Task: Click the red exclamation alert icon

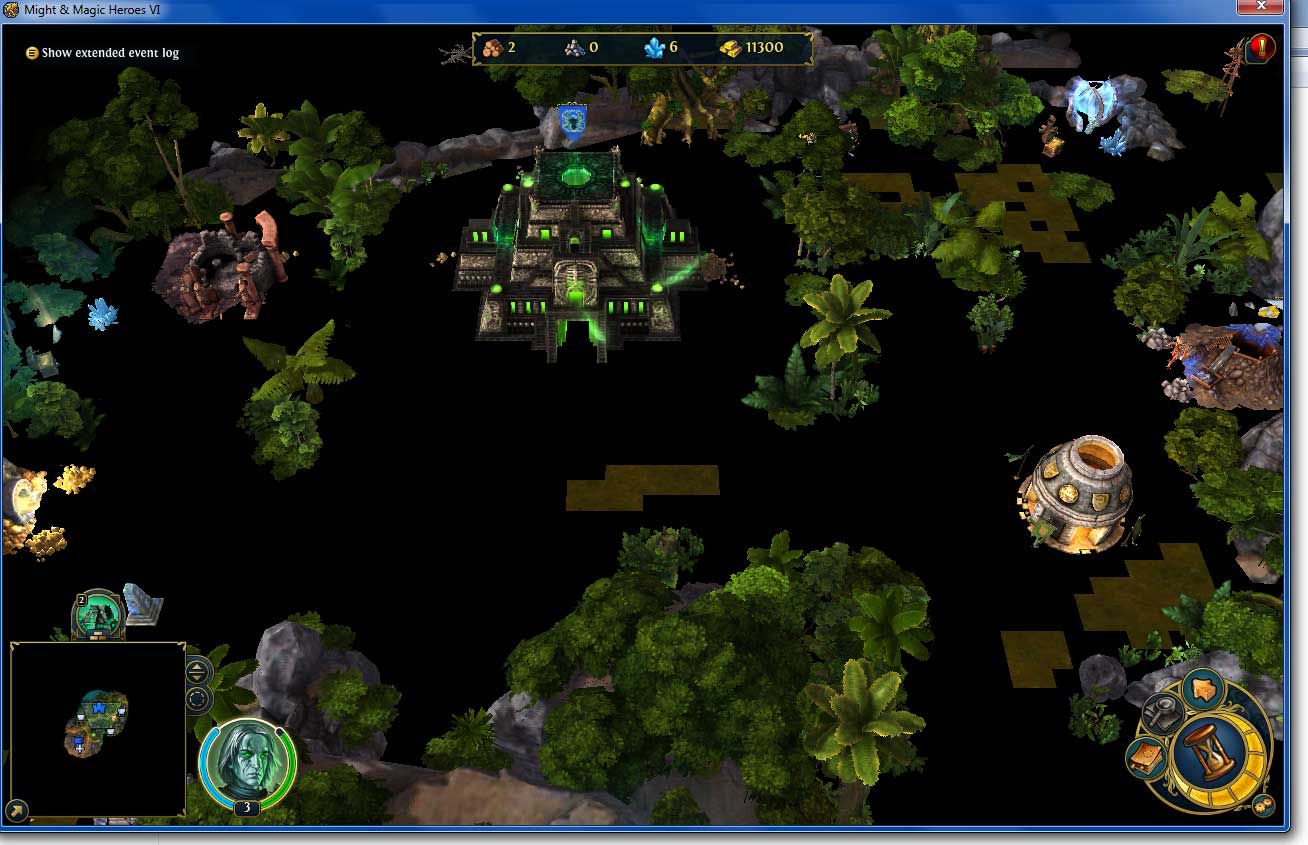Action: [1261, 47]
